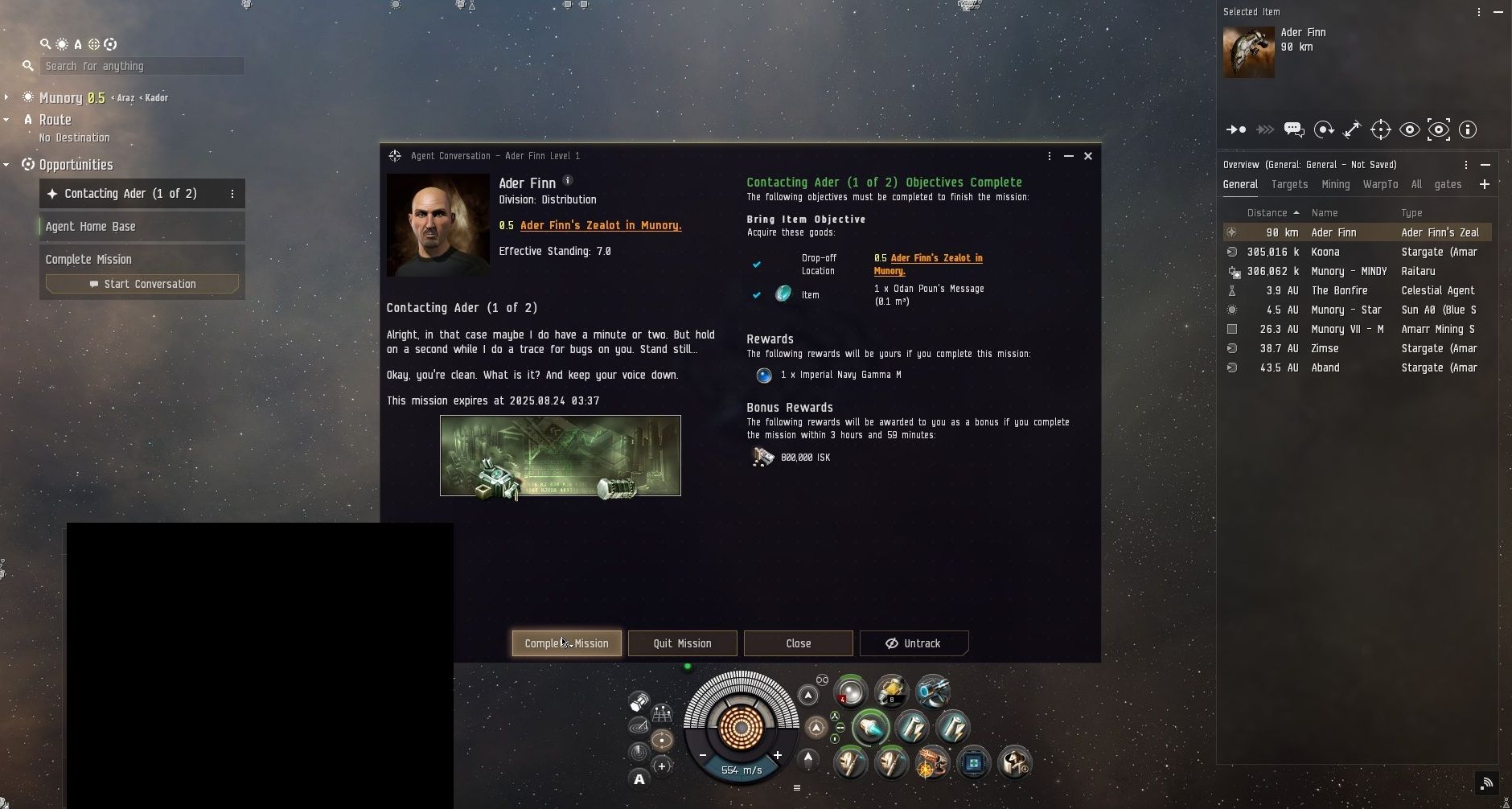Viewport: 1512px width, 809px height.
Task: Select the WarpTo overview tab
Action: coord(1380,184)
